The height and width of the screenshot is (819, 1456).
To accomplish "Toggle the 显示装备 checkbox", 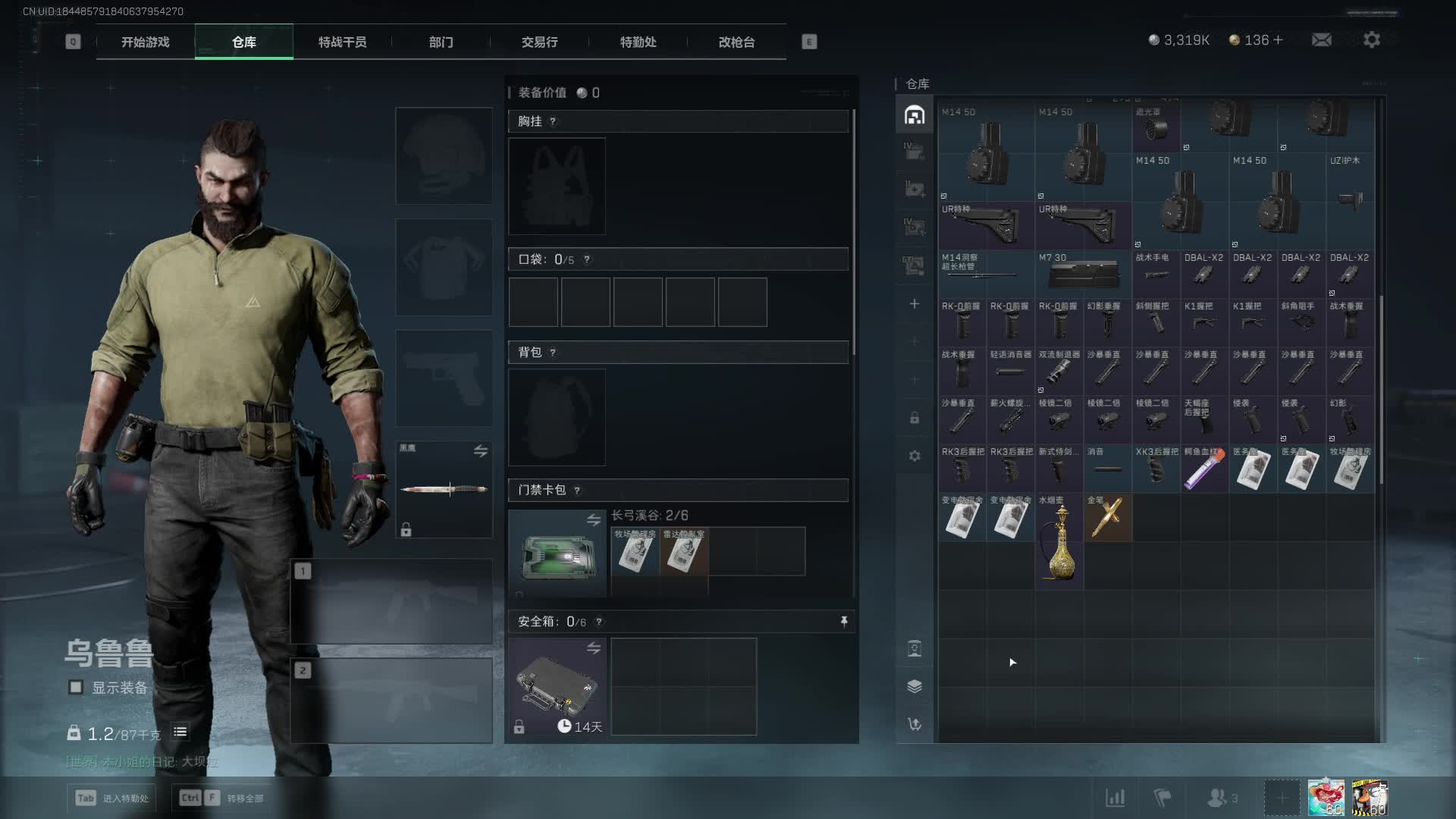I will [x=76, y=688].
